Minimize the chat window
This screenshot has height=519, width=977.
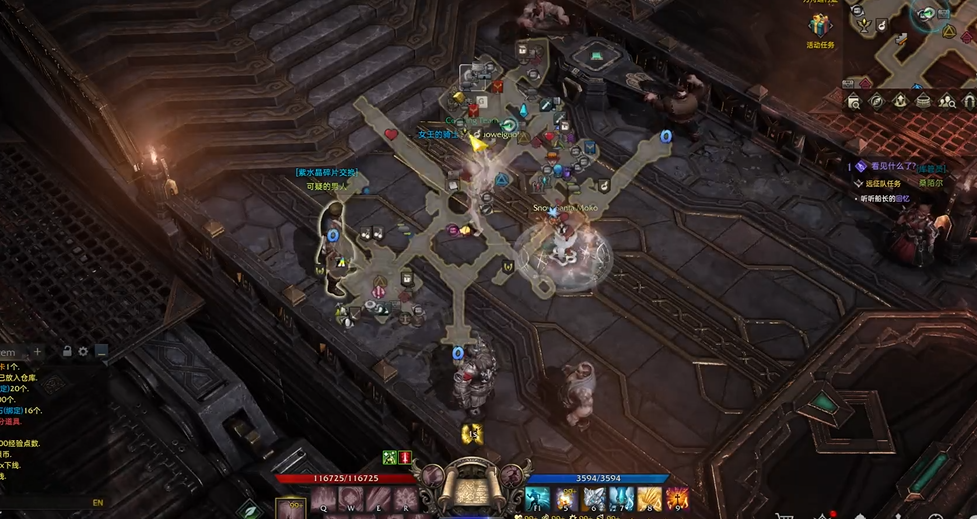click(101, 352)
